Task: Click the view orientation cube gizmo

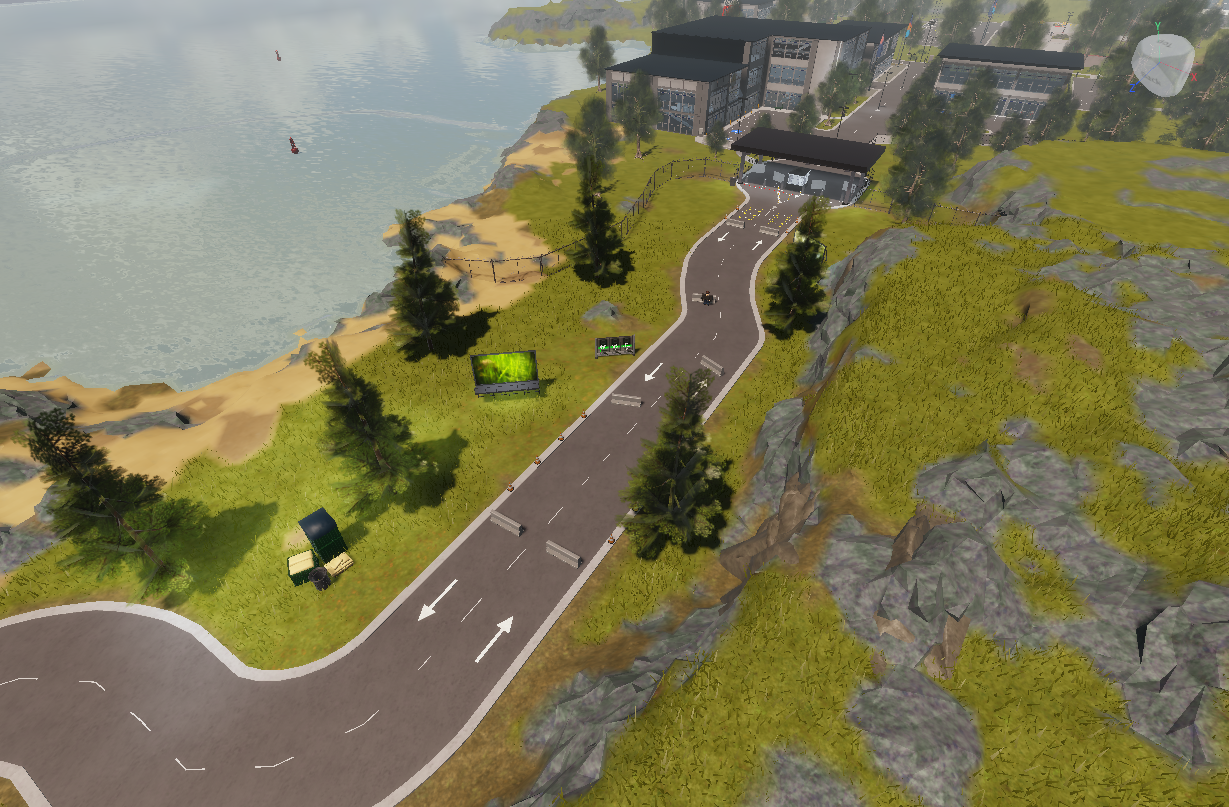Action: point(1163,63)
